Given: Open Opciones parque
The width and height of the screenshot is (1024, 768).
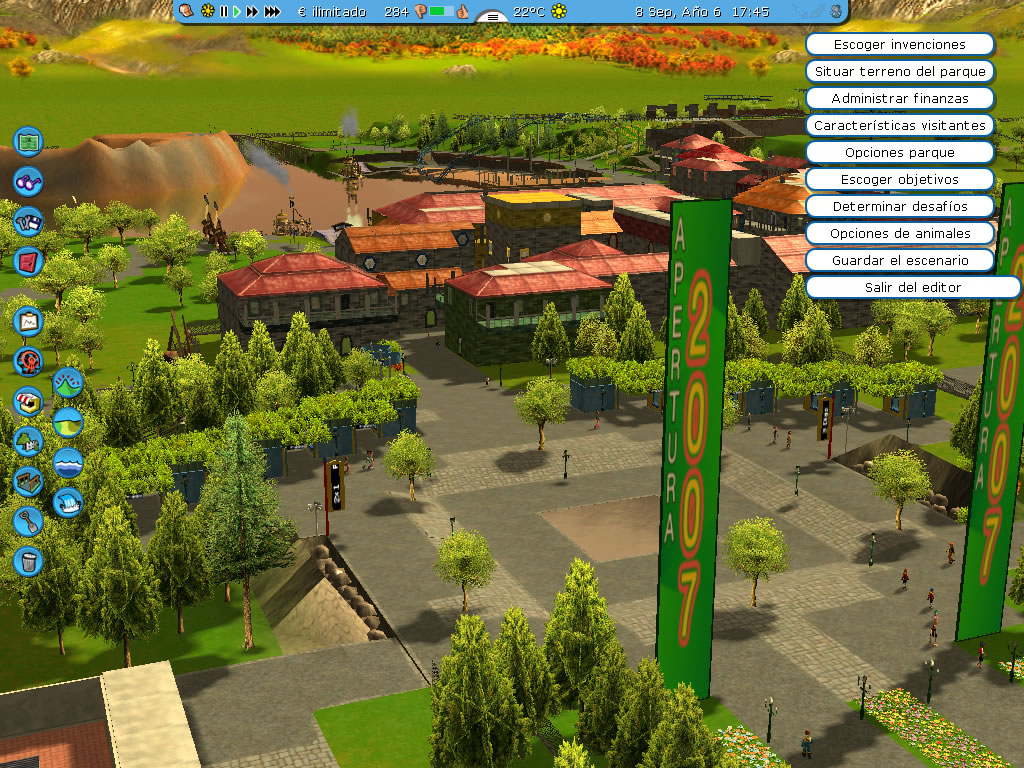Looking at the screenshot, I should click(899, 153).
